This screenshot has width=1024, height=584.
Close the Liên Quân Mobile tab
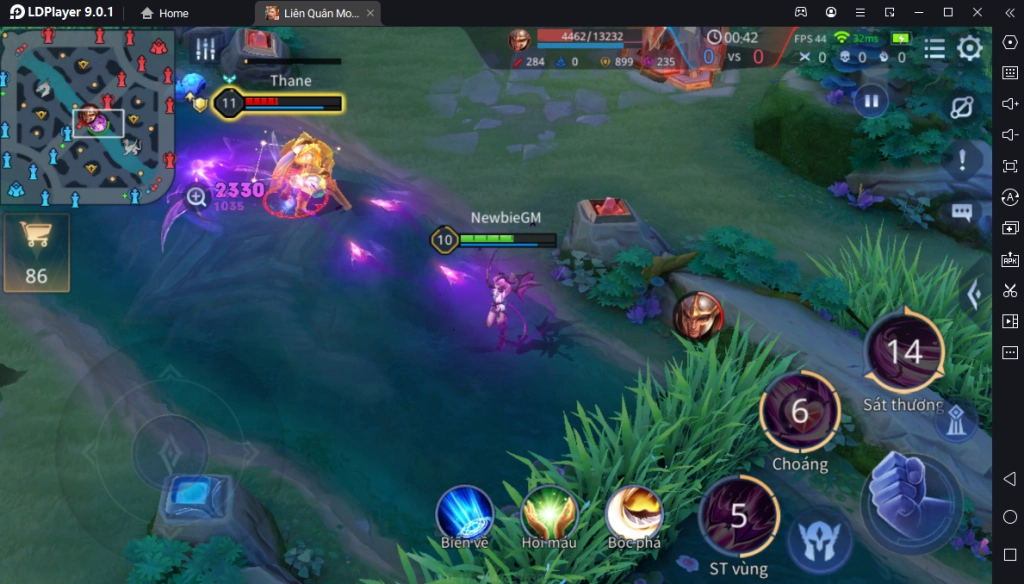(371, 13)
